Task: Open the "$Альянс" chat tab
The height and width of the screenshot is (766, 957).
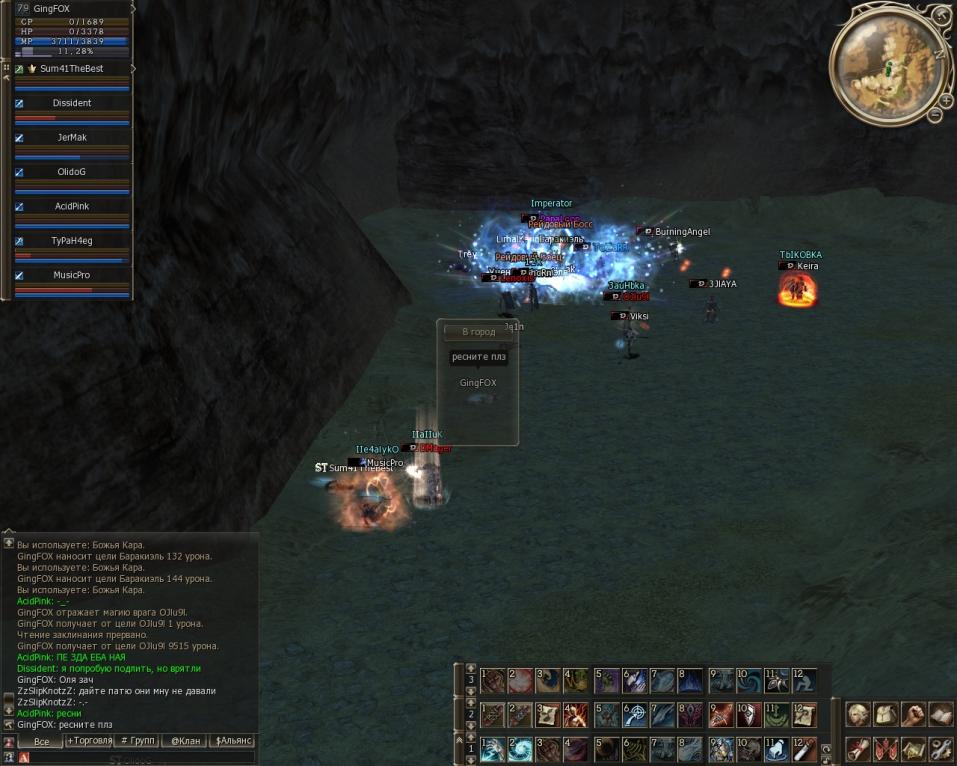Action: [x=232, y=741]
